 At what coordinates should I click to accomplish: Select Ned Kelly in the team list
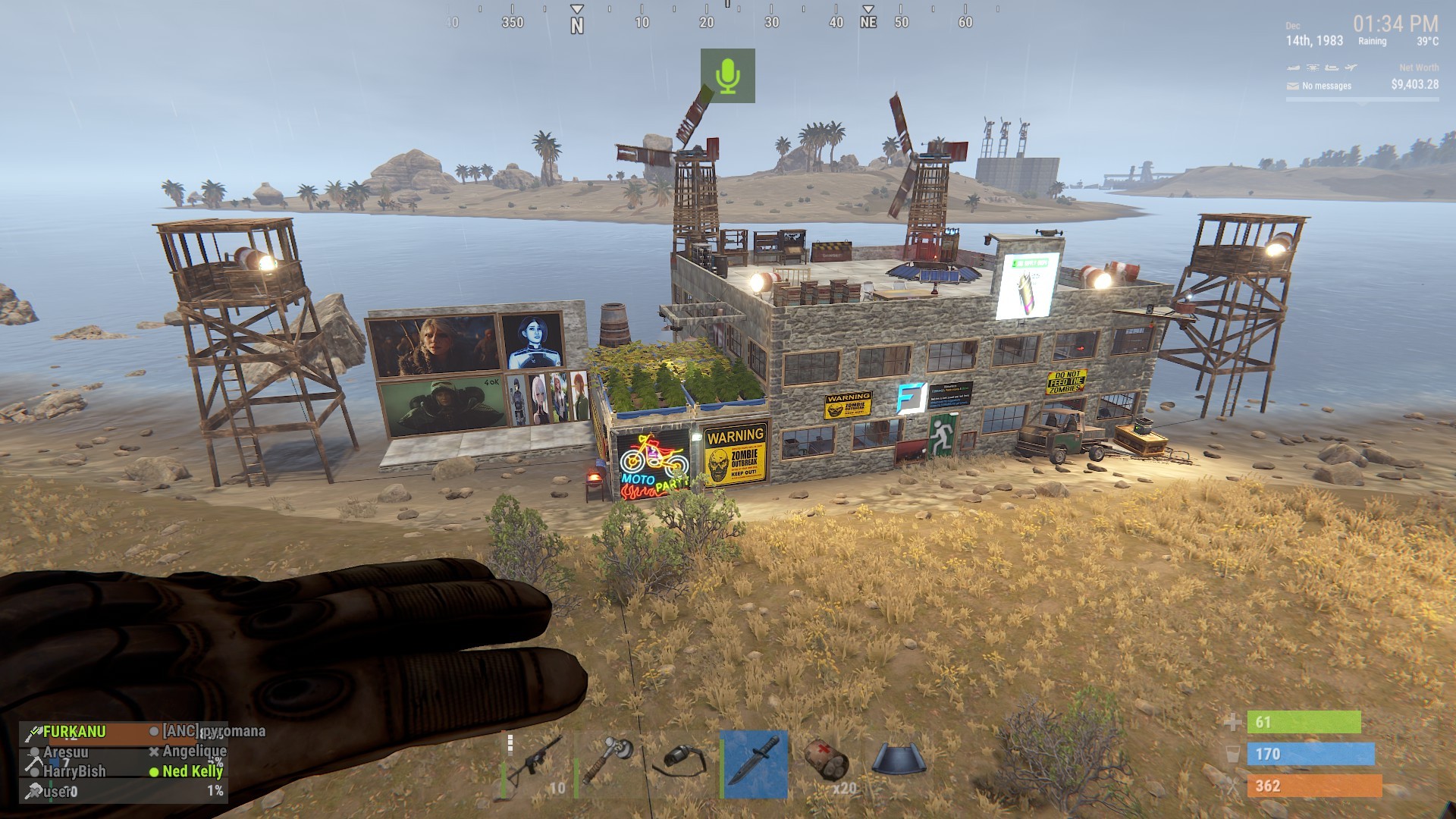(x=193, y=771)
